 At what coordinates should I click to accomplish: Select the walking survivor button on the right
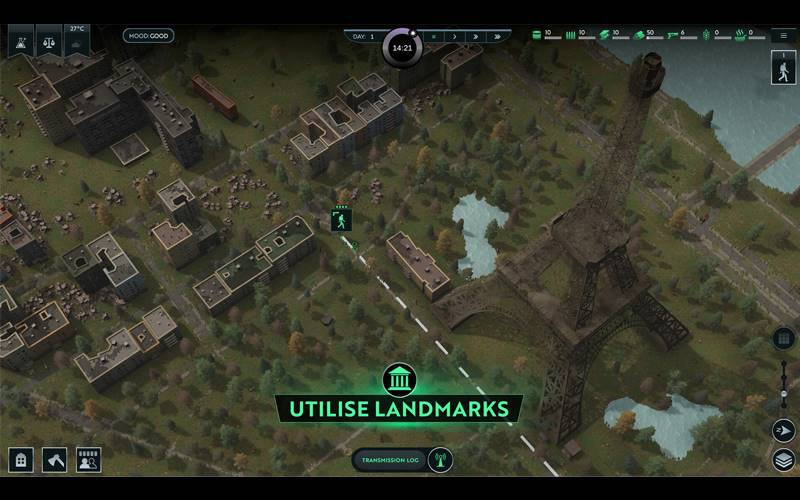(x=783, y=68)
